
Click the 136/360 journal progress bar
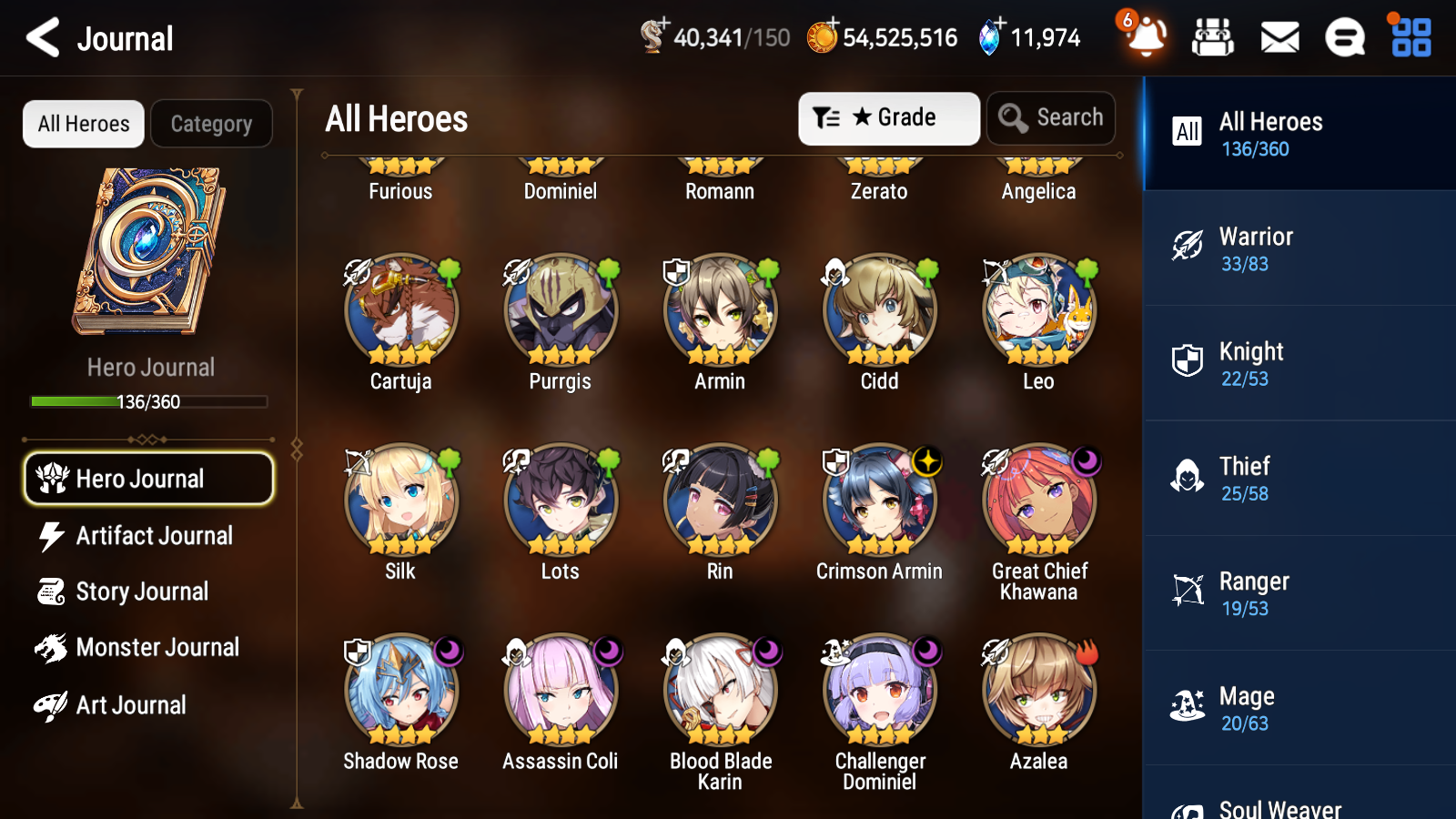pyautogui.click(x=149, y=401)
